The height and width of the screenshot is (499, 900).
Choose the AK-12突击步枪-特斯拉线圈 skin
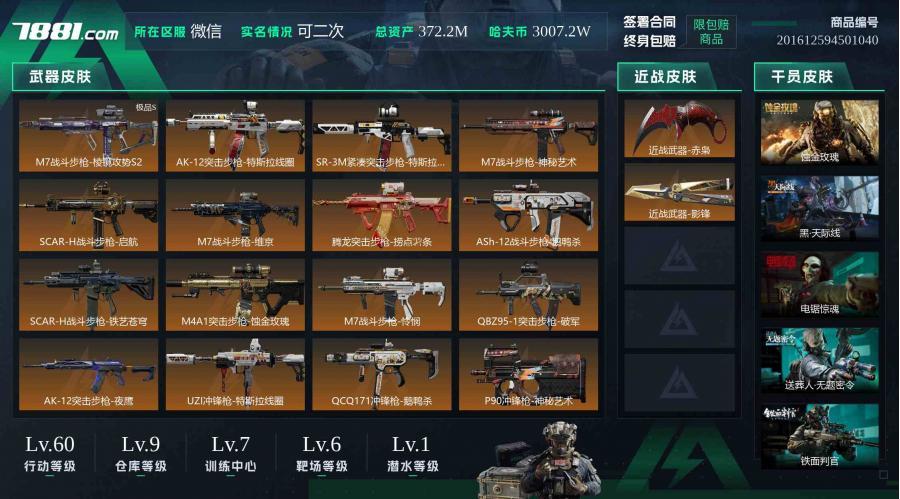[x=235, y=134]
